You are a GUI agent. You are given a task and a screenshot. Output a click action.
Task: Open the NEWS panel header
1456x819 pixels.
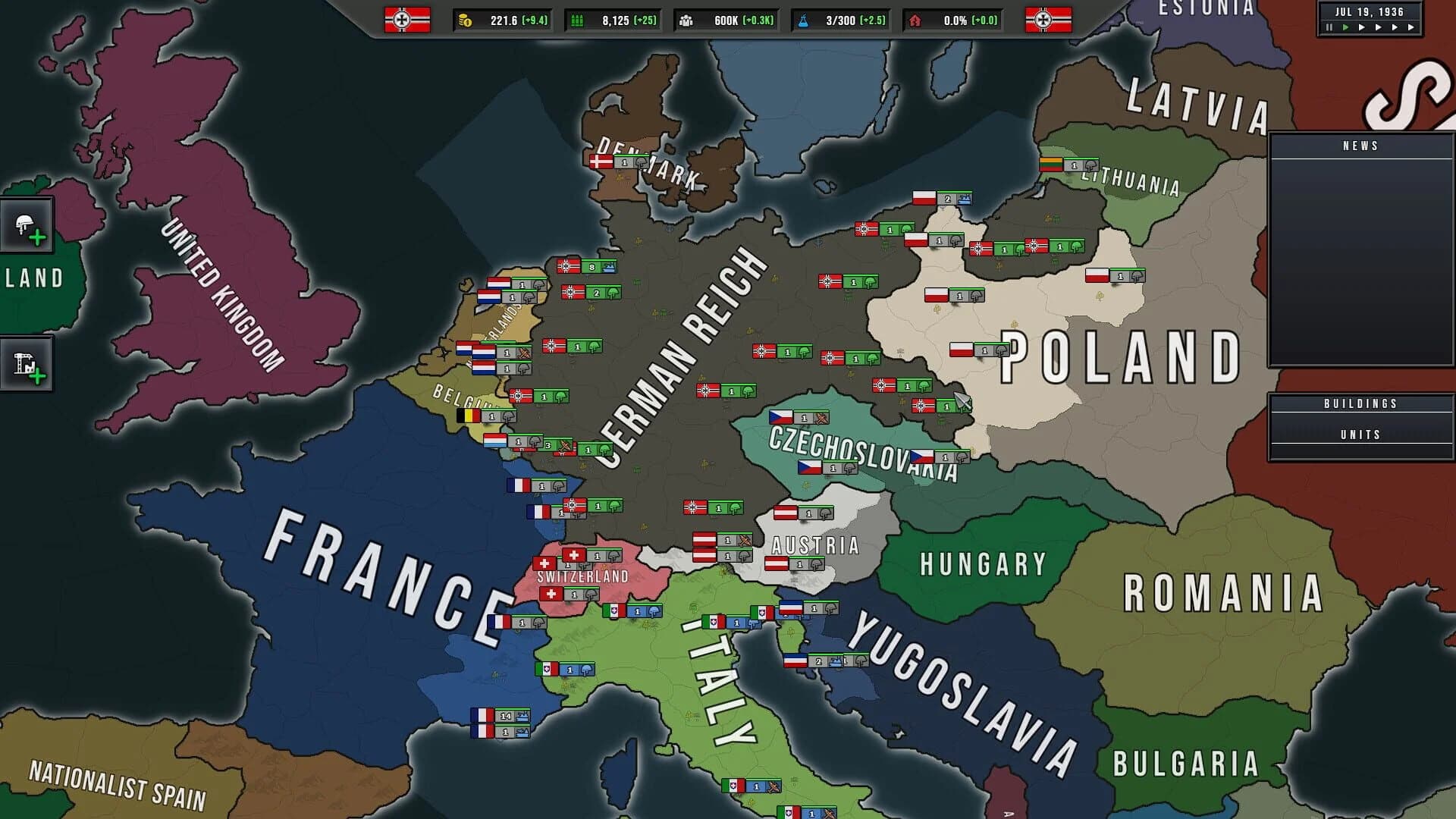[1361, 146]
